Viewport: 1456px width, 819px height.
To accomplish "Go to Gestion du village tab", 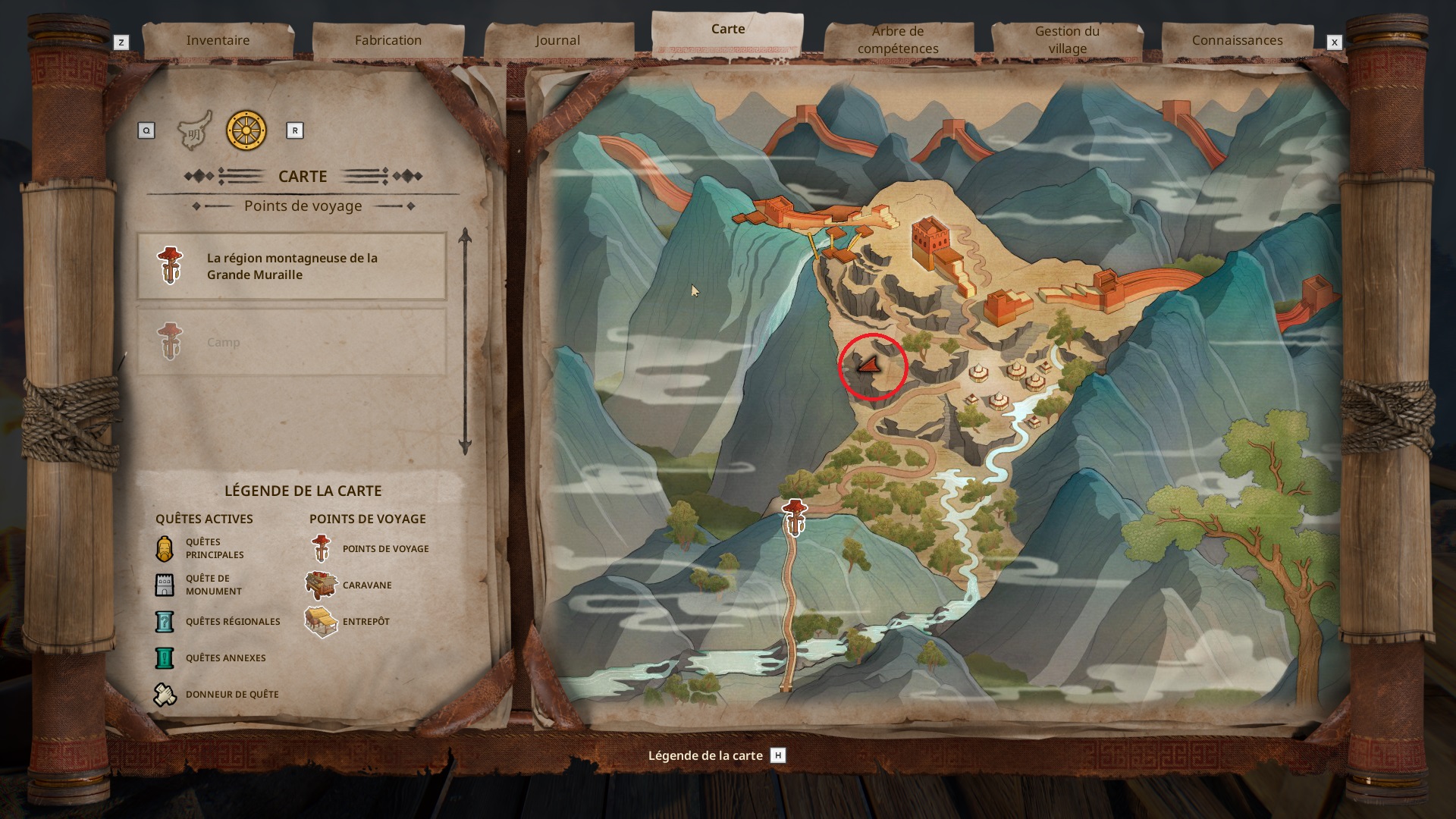I will click(1067, 40).
